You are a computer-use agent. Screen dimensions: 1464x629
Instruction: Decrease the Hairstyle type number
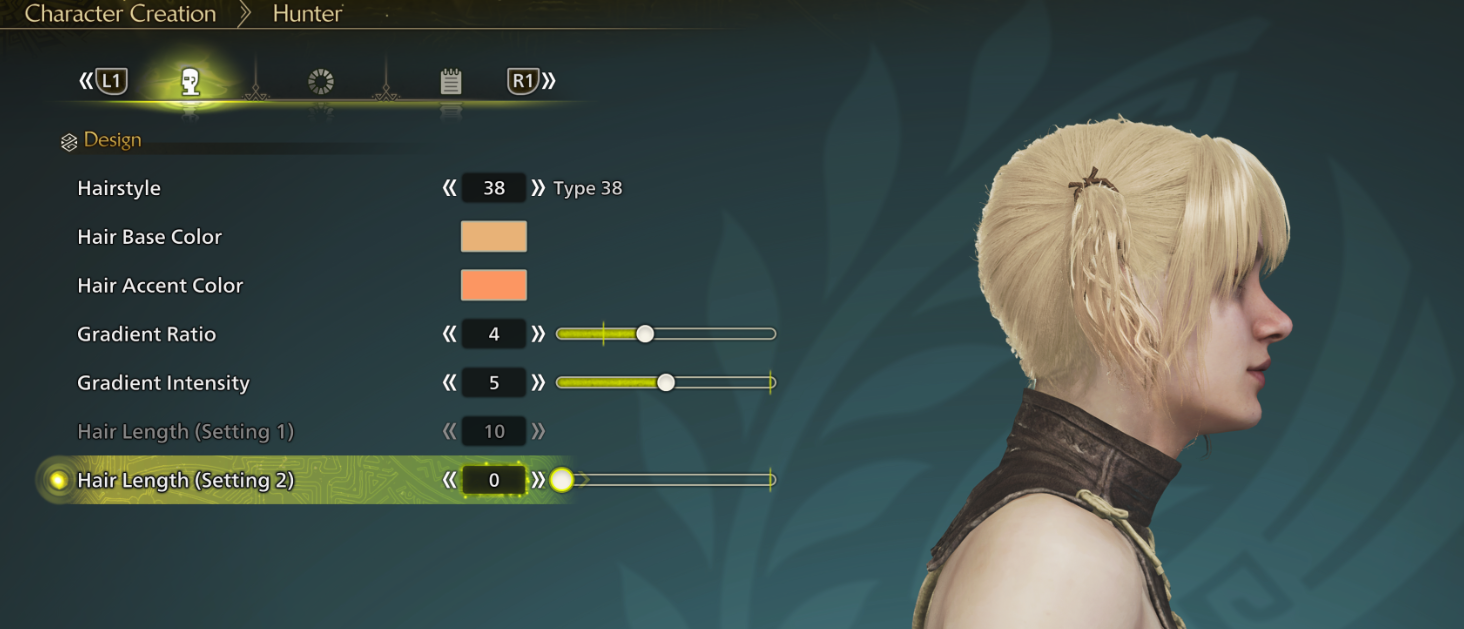pyautogui.click(x=450, y=188)
